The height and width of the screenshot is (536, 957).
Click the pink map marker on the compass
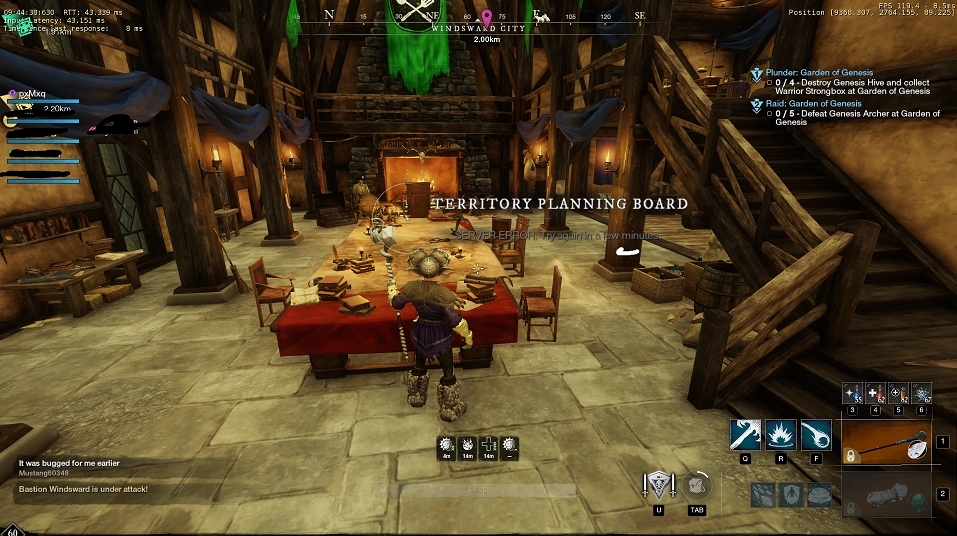pos(486,17)
